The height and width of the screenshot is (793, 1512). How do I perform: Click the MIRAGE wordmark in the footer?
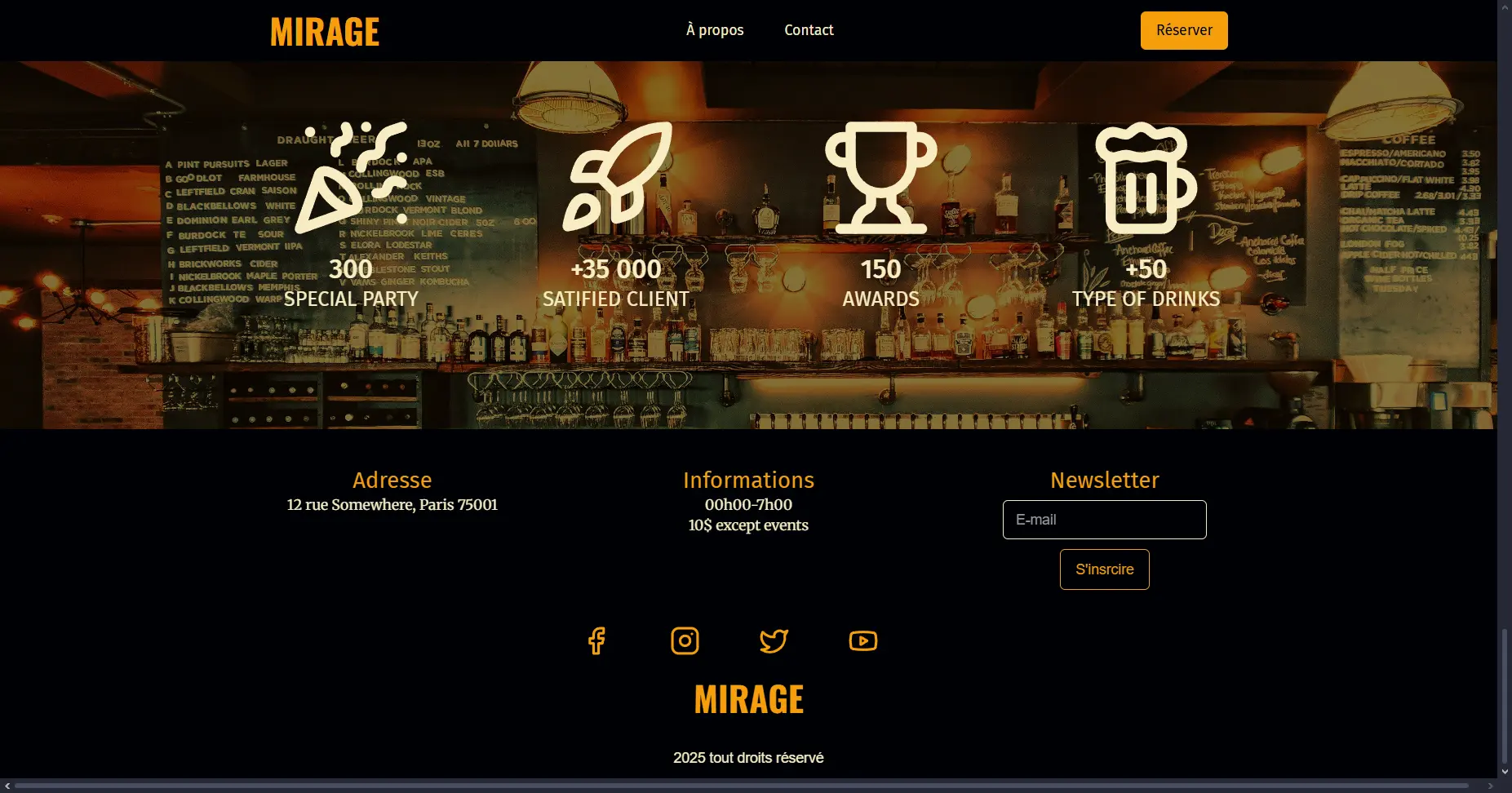coord(748,698)
